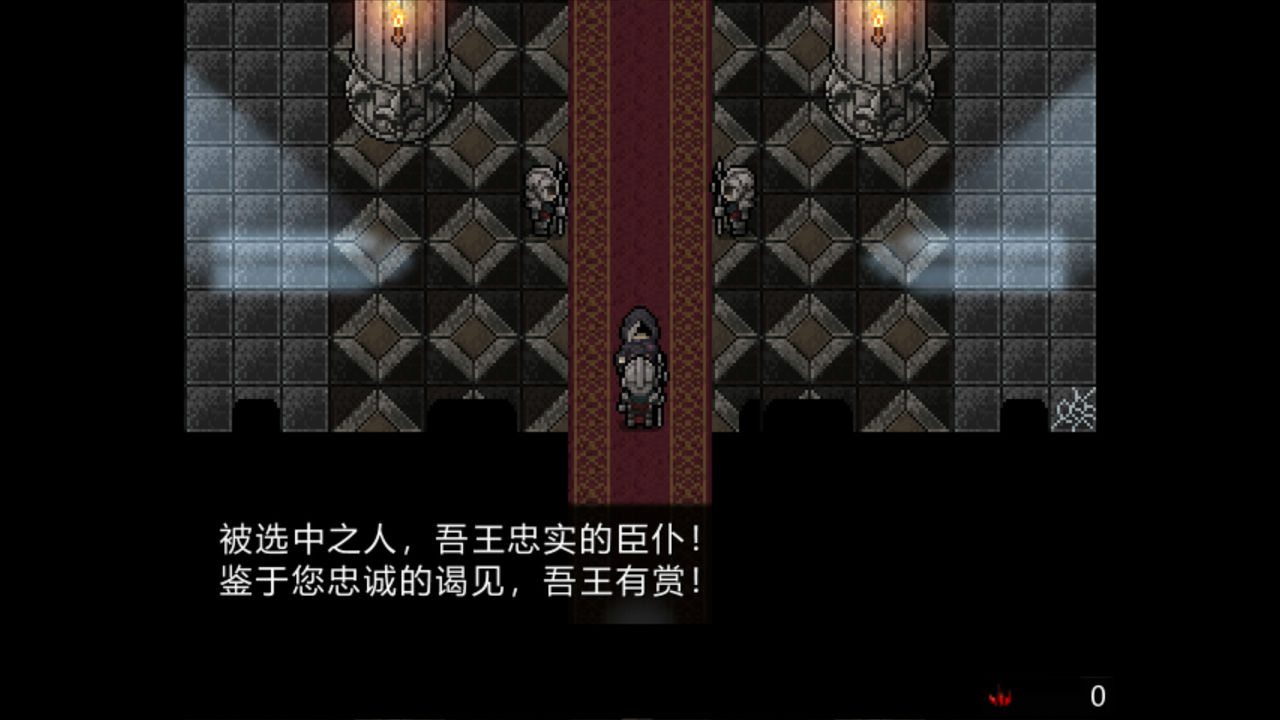Image resolution: width=1280 pixels, height=720 pixels.
Task: Click the currency counter showing 0
Action: (x=1100, y=692)
